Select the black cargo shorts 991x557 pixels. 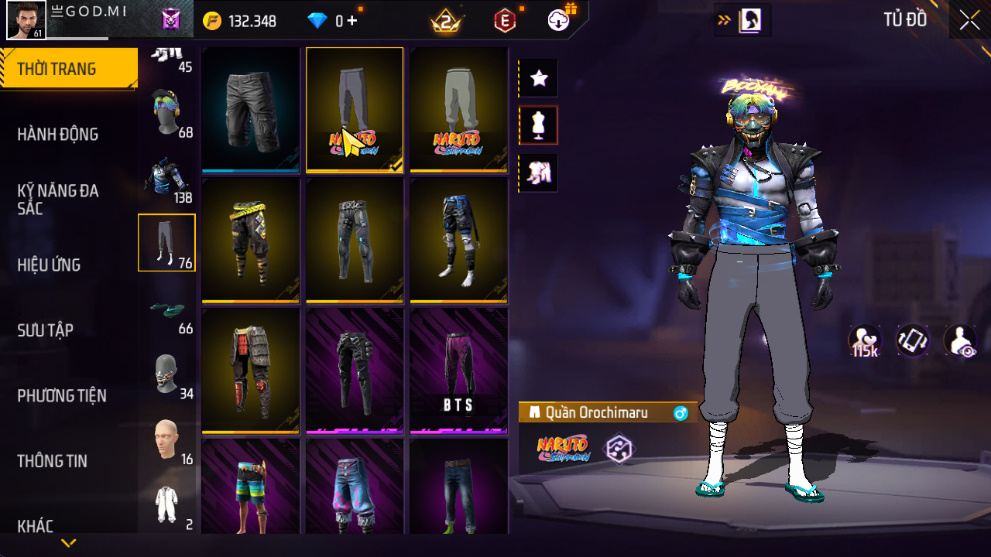(251, 109)
